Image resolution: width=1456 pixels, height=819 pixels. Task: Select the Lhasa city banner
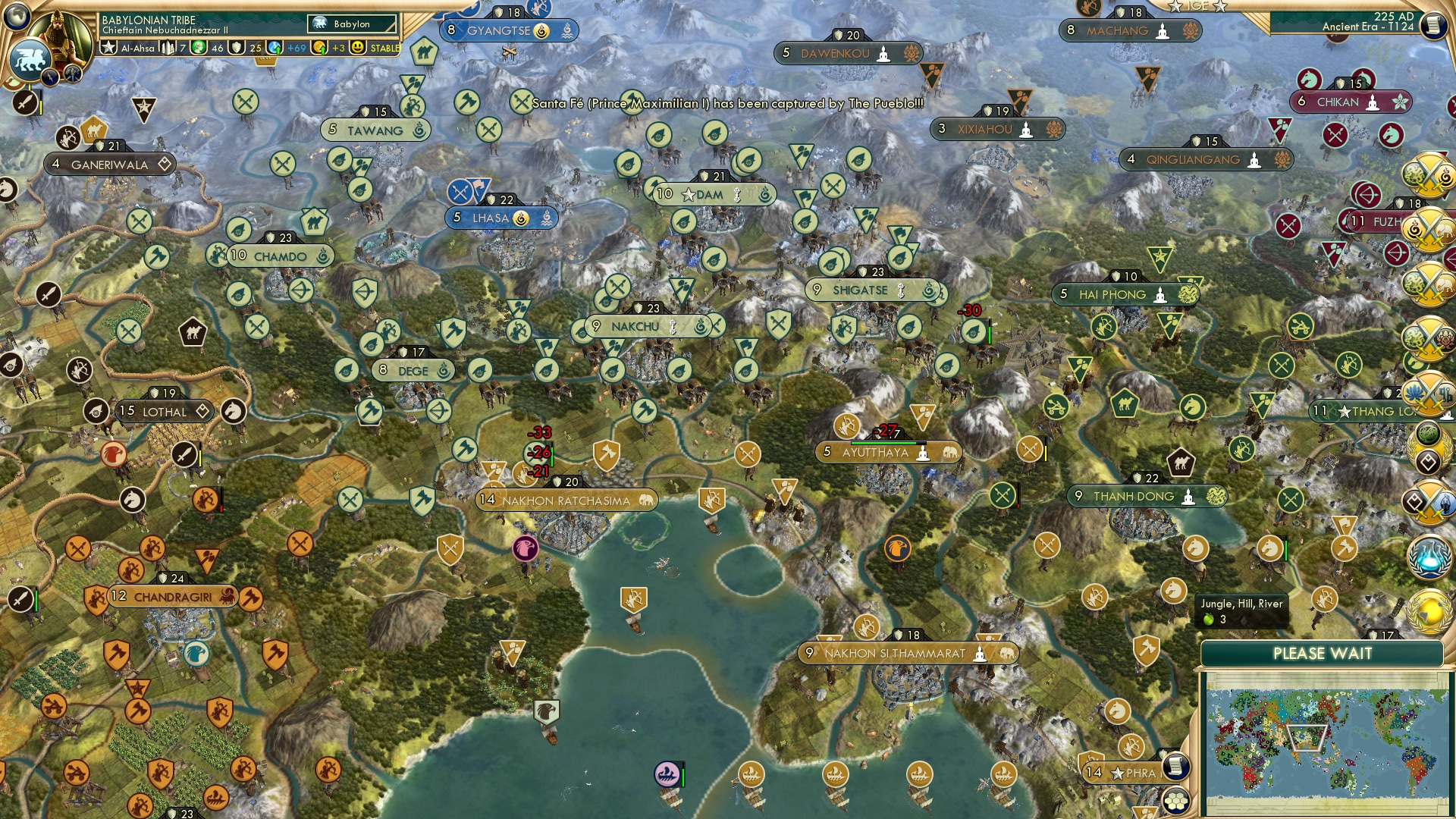coord(500,218)
